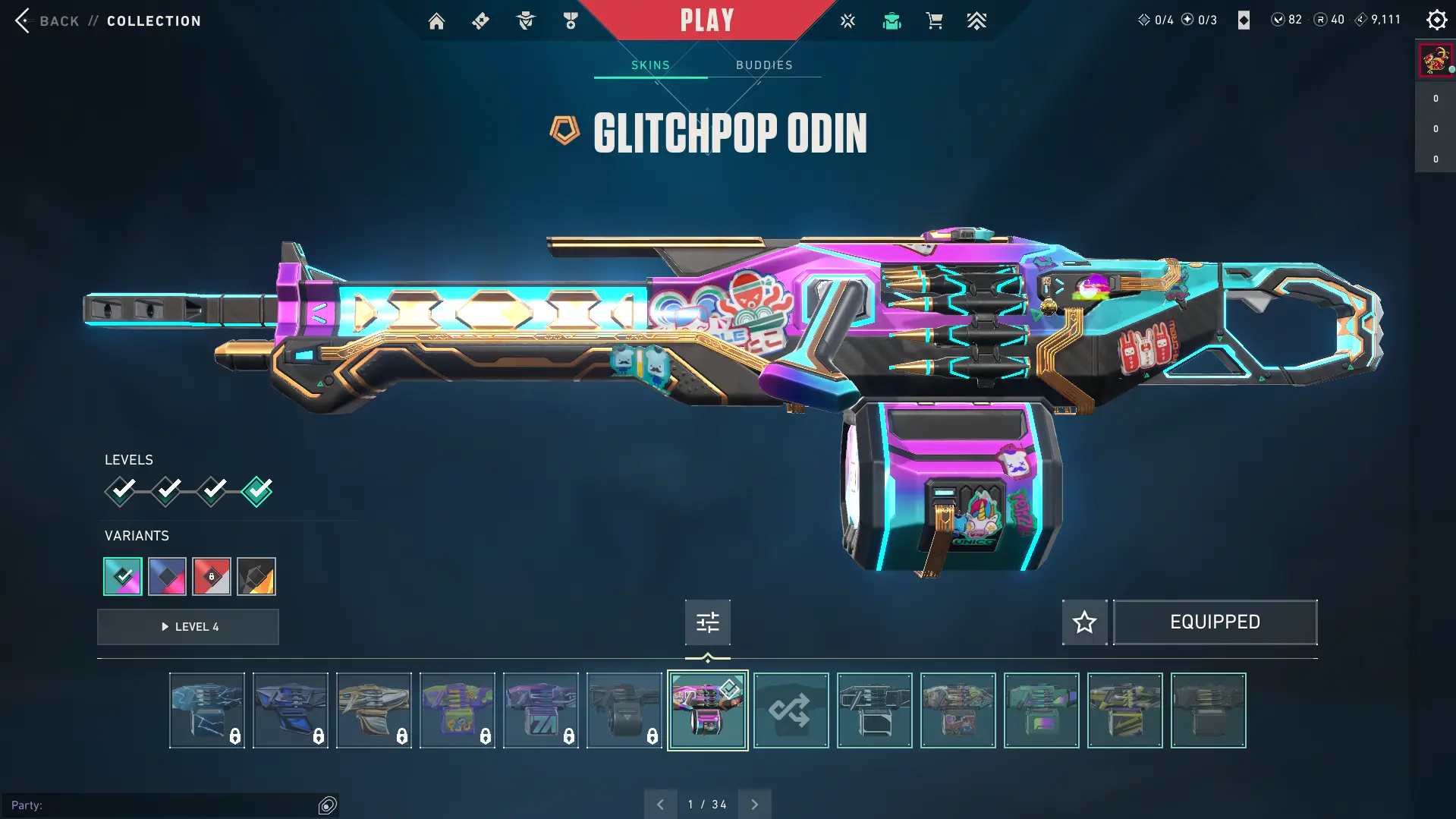This screenshot has height=819, width=1456.
Task: Open the player avatar in social panel
Action: (x=1435, y=60)
